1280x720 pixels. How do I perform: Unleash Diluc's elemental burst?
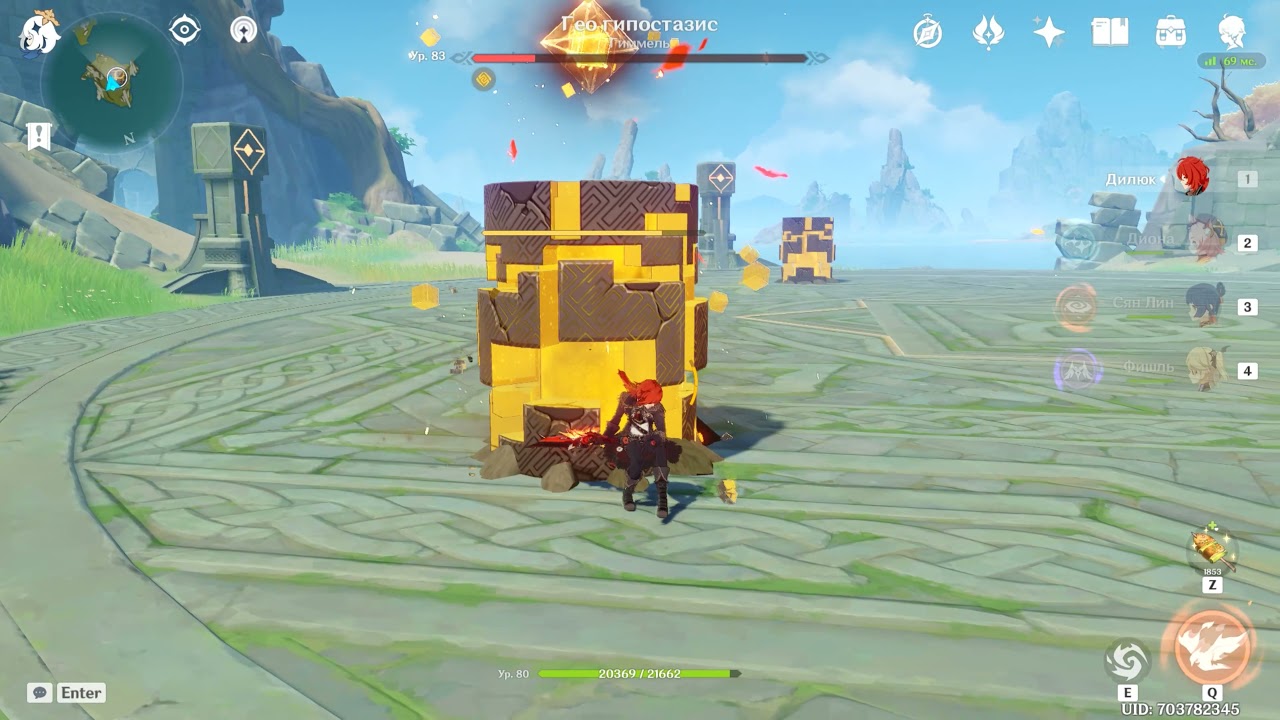coord(1212,645)
